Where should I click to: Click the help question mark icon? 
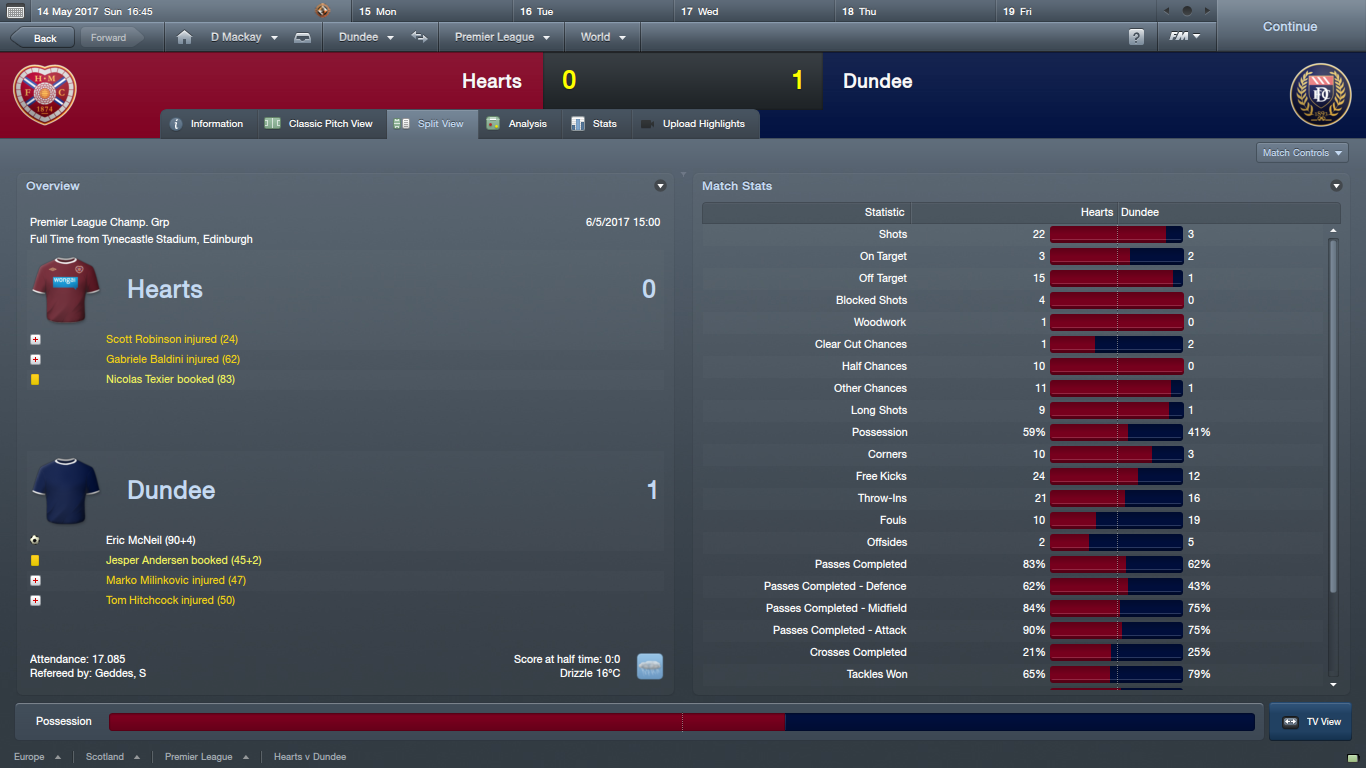point(1136,37)
